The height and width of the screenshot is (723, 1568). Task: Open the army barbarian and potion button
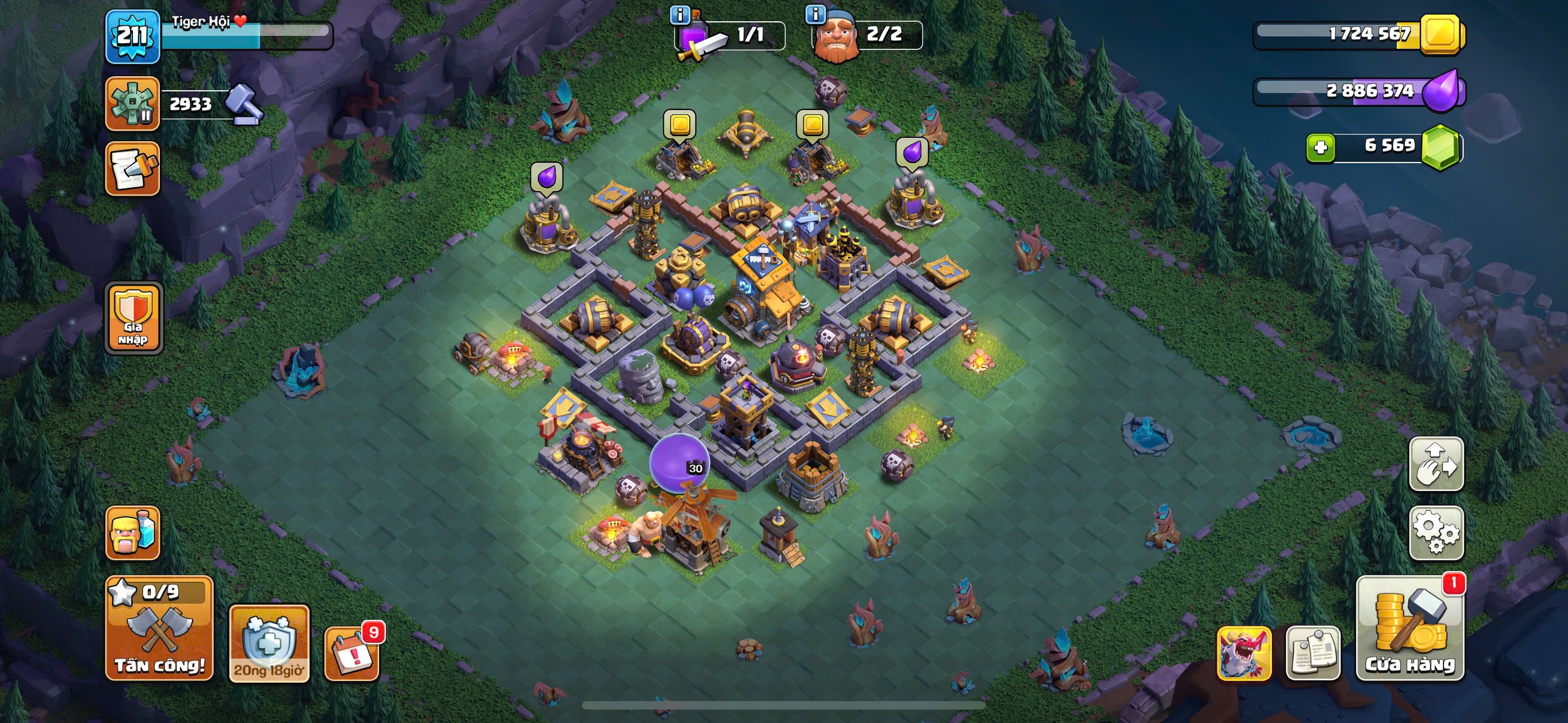click(132, 532)
